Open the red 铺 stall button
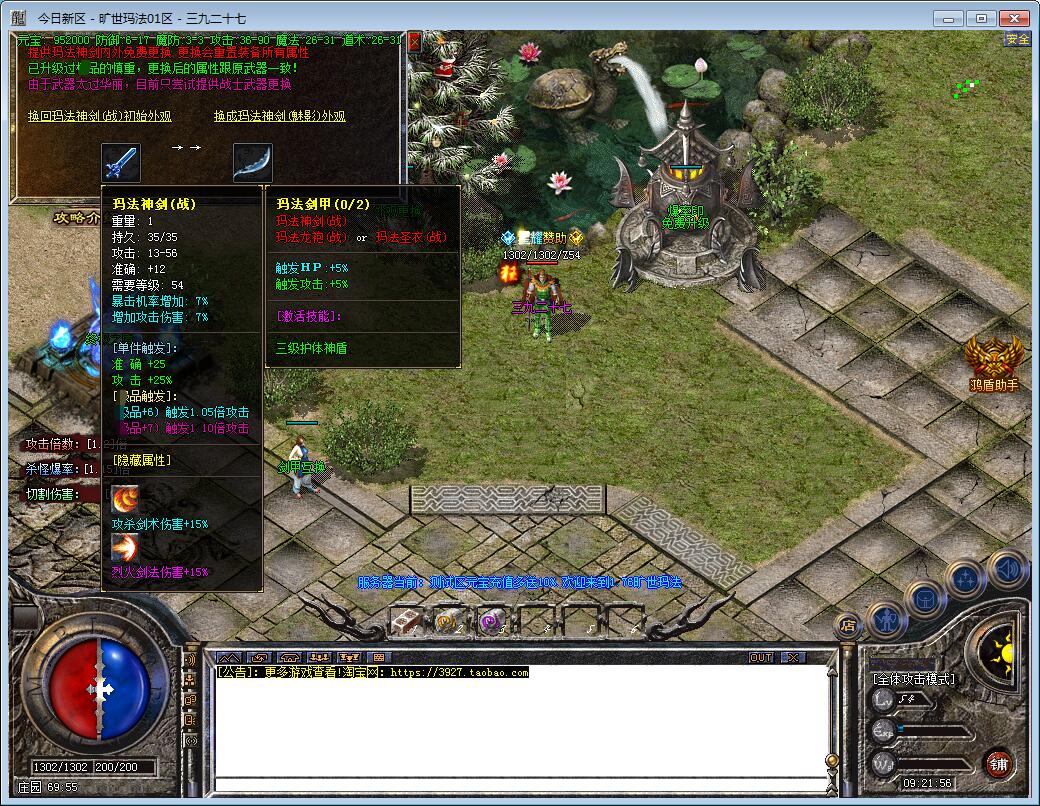The width and height of the screenshot is (1040, 806). click(998, 765)
